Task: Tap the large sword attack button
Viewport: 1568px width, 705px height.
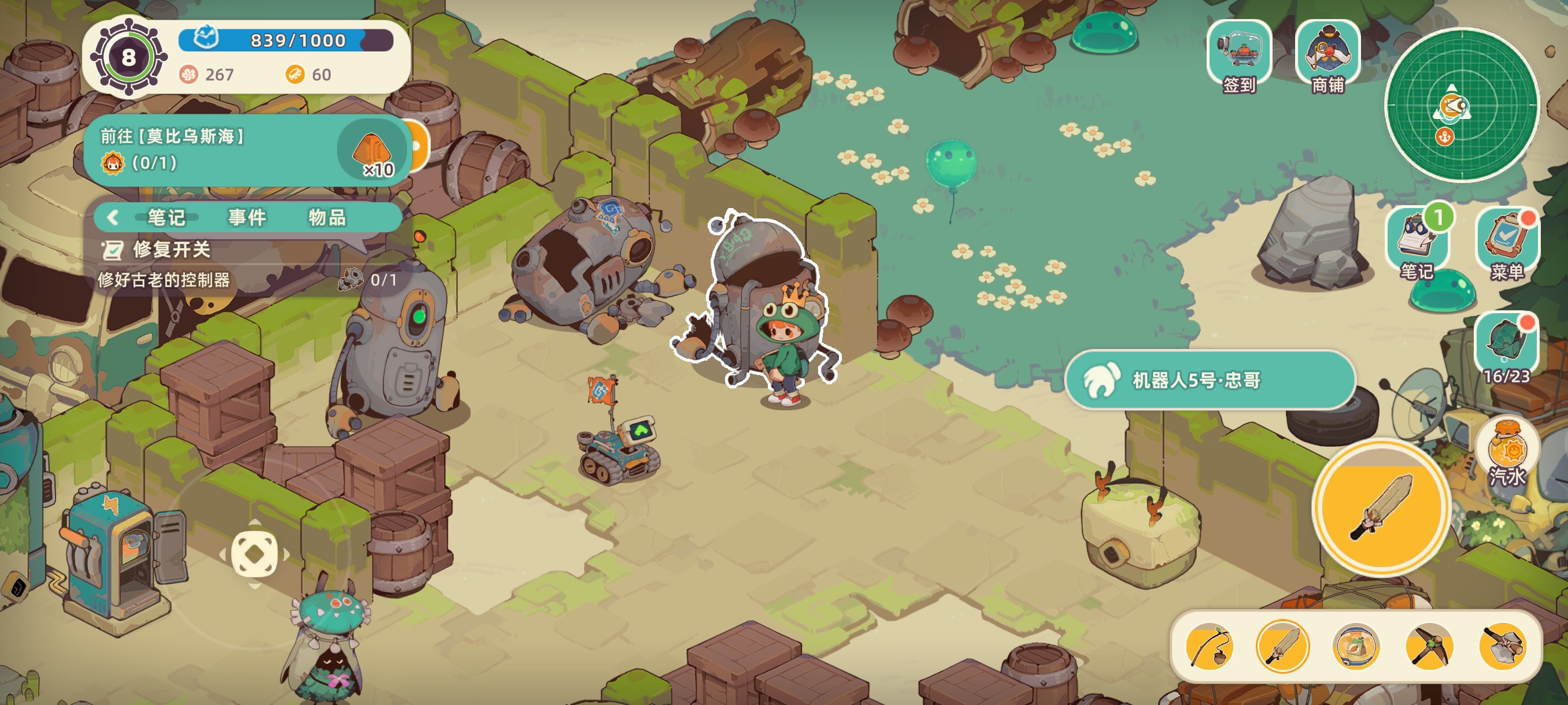Action: [x=1381, y=507]
